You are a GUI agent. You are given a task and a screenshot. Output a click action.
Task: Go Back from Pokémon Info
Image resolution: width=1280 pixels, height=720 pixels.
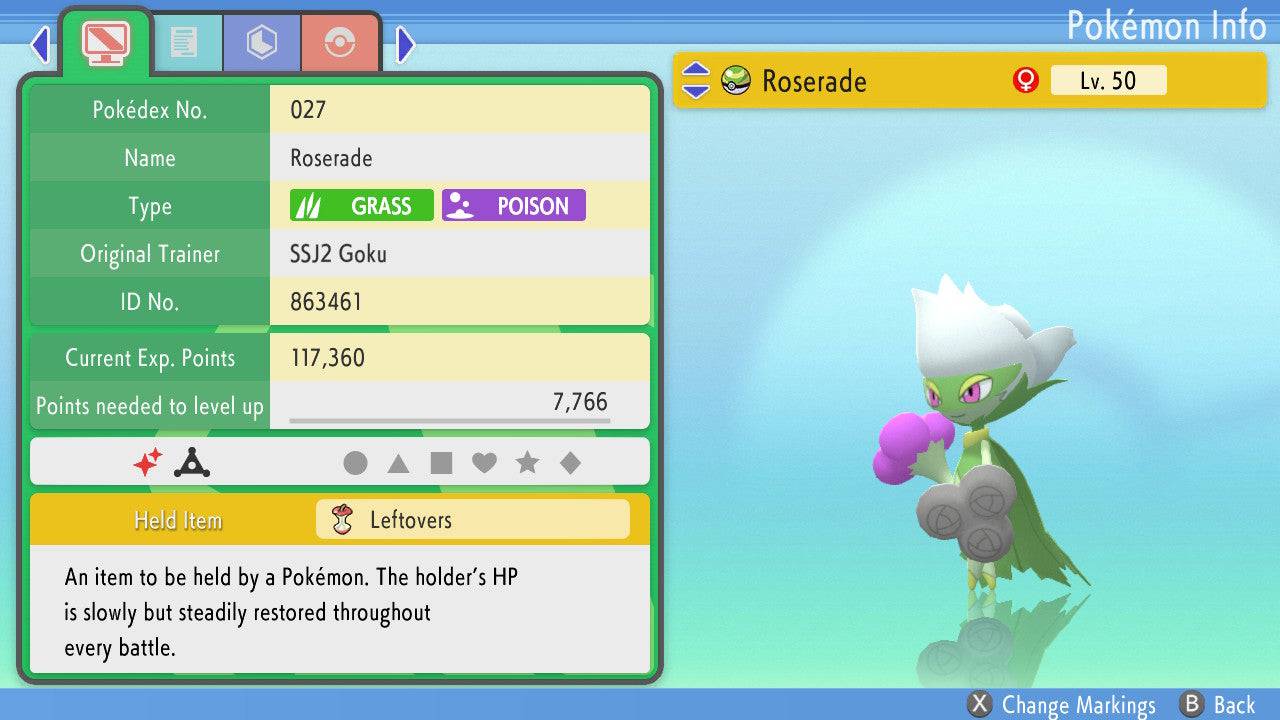1218,705
